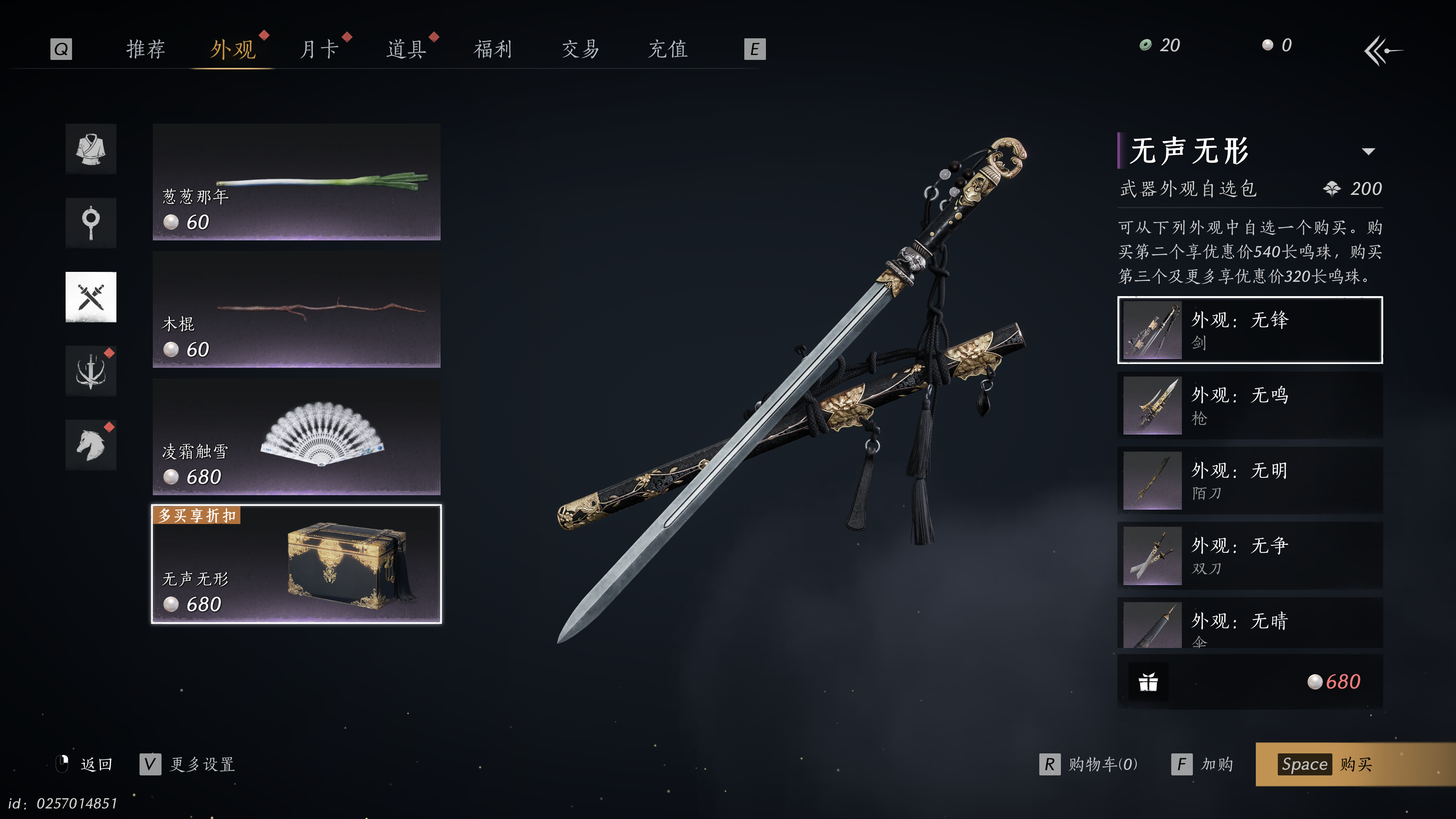The image size is (1456, 819).
Task: Choose the crossed swords weapon category
Action: click(91, 297)
